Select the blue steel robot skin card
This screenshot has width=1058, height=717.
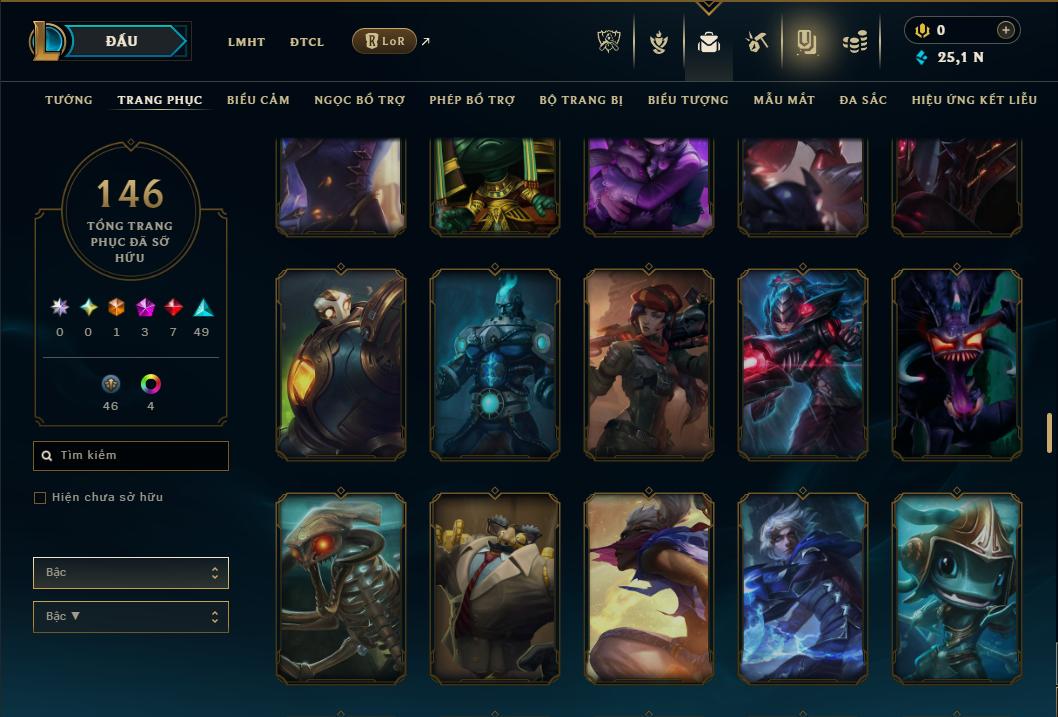point(495,365)
